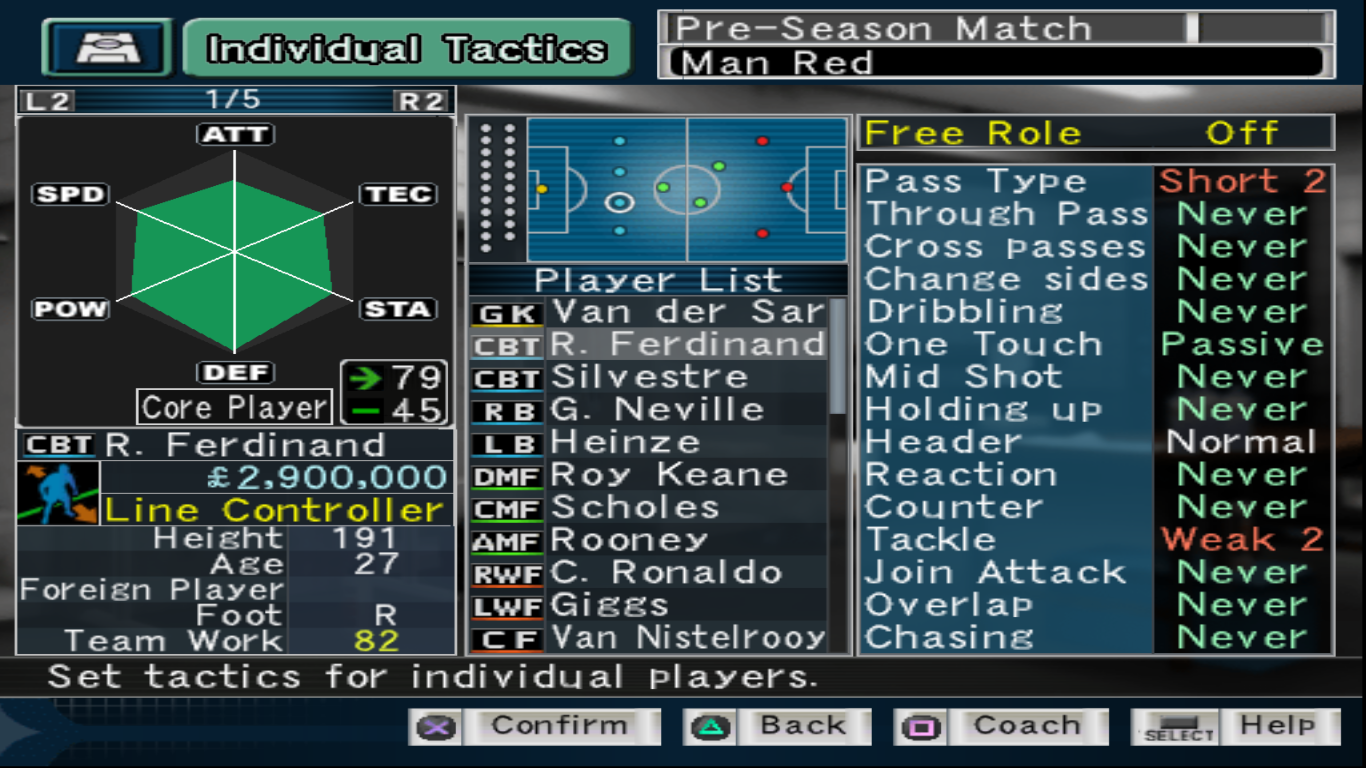
Task: Change the Pass Type setting
Action: (x=1095, y=182)
